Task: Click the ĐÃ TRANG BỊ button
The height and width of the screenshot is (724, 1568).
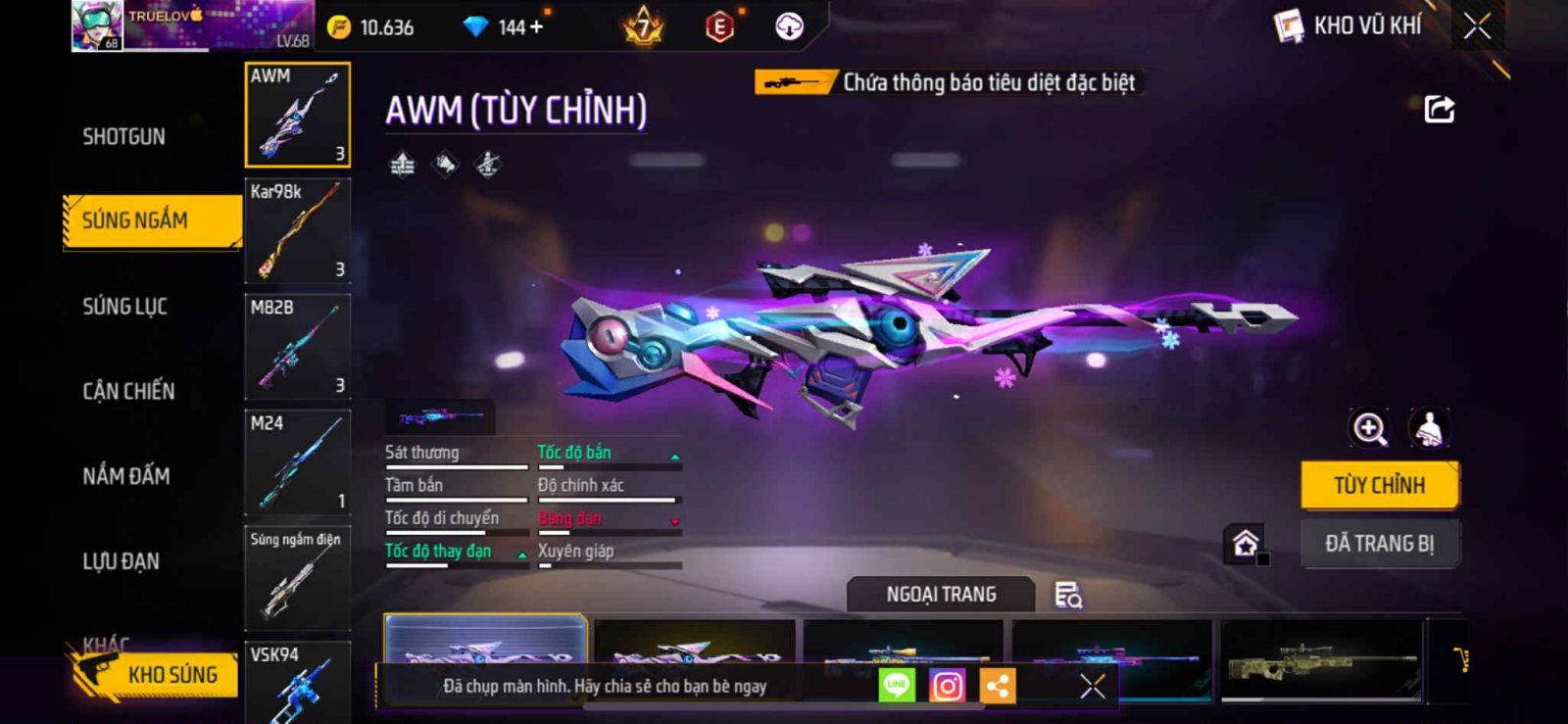Action: point(1379,543)
